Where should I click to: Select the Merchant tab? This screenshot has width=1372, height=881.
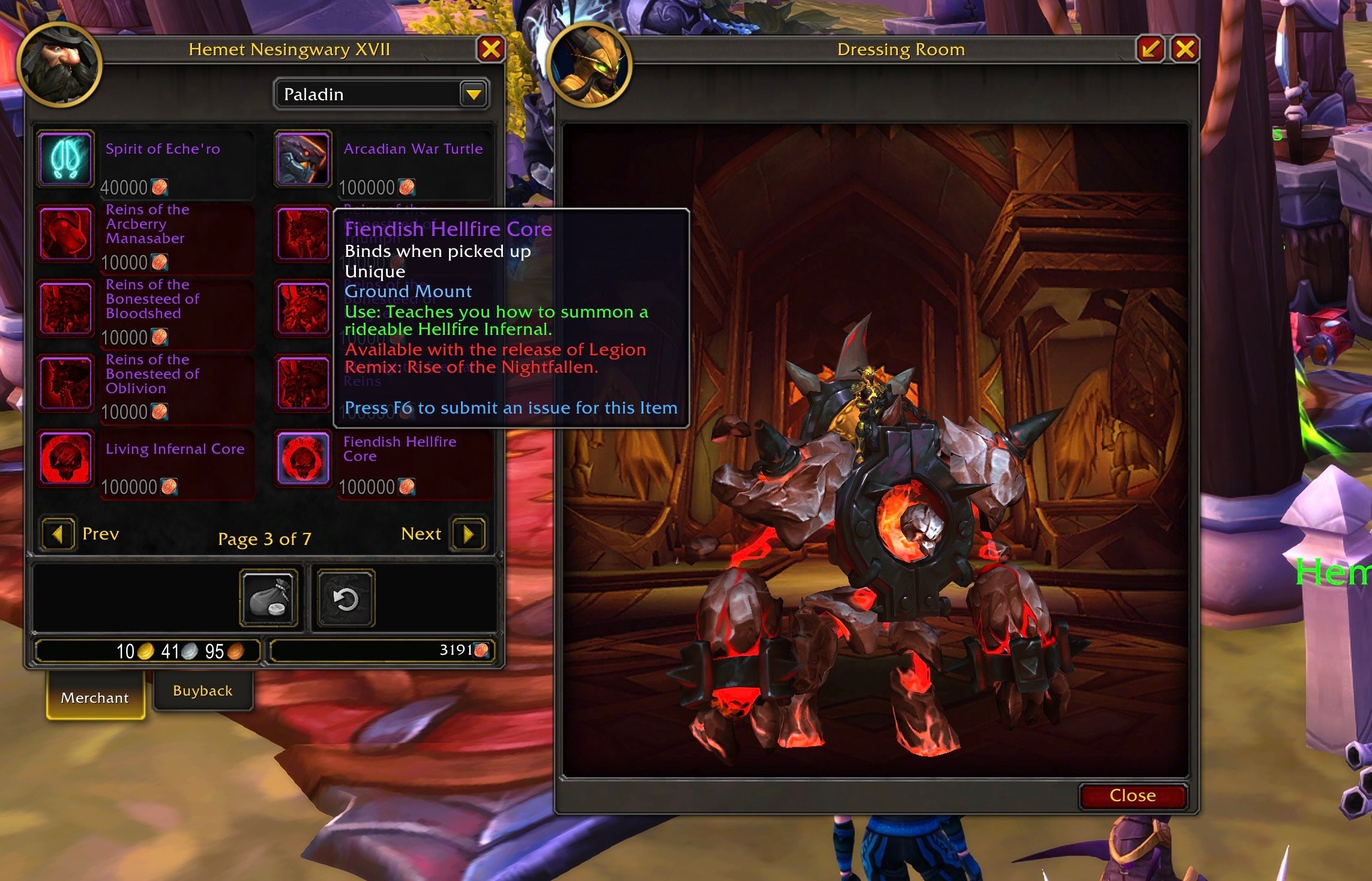[95, 697]
